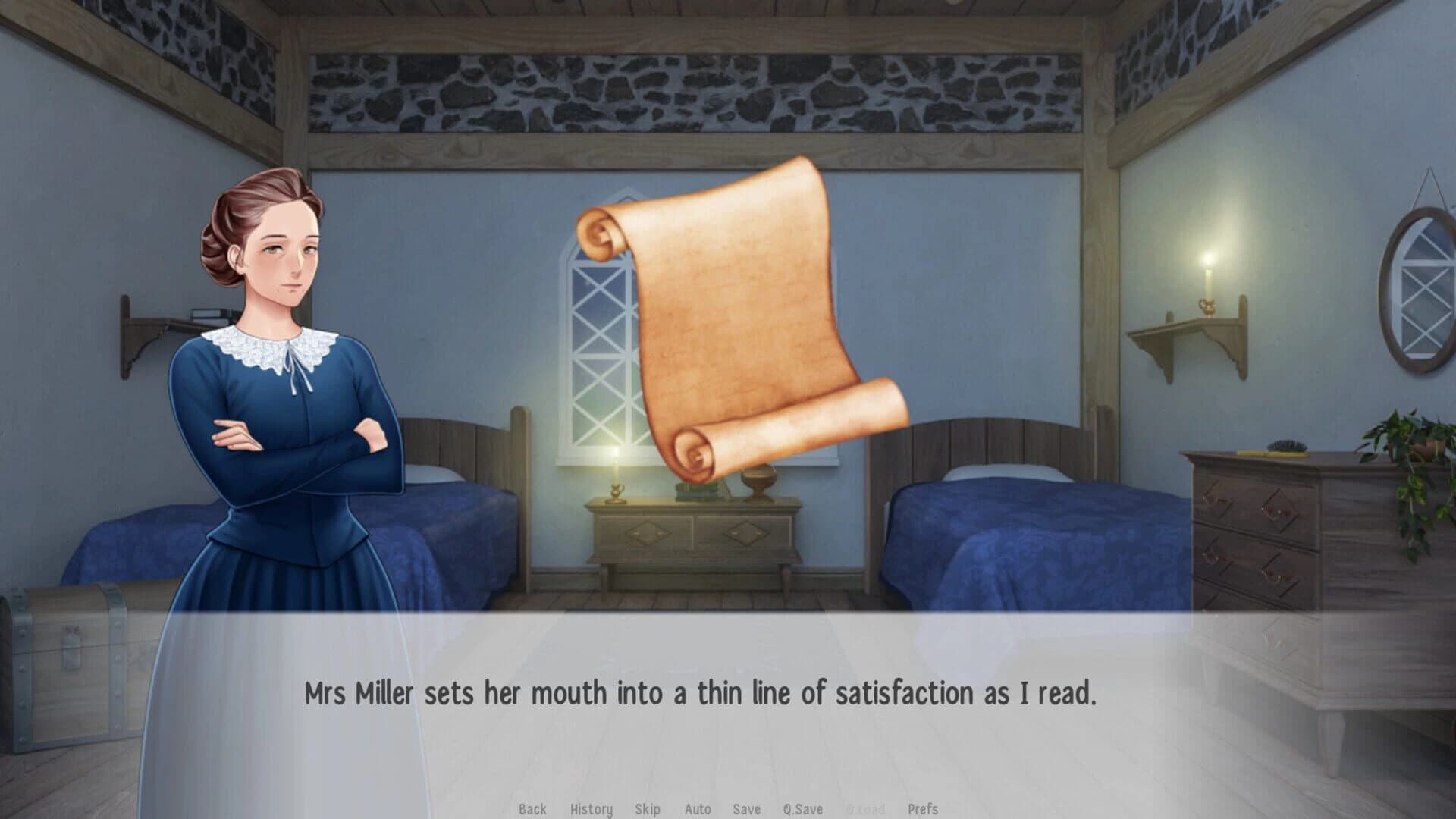Click the dialogue box to advance the story
This screenshot has width=1456, height=819.
(x=728, y=692)
